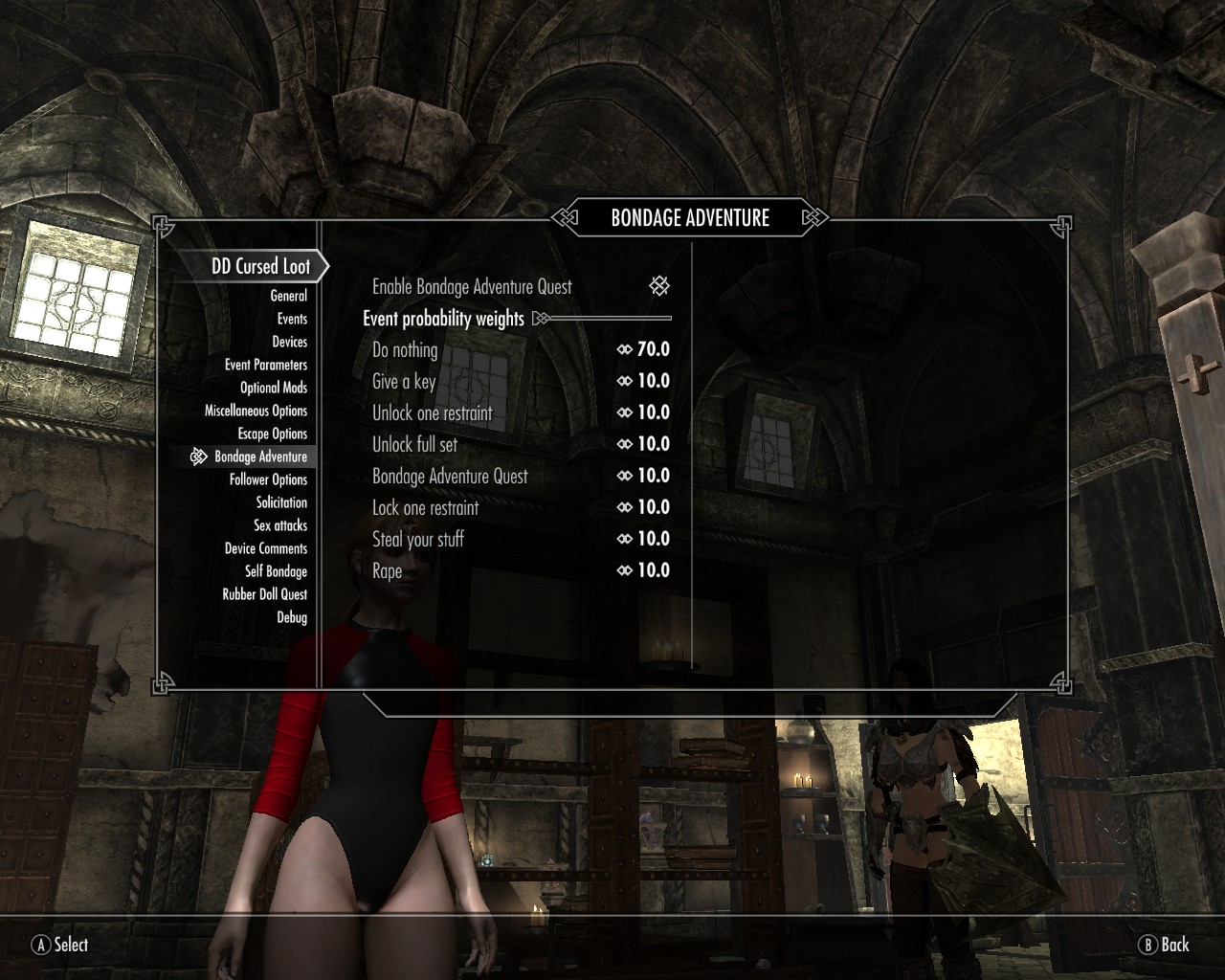Modify the Lock one restraint weight
Screen dimensions: 1225x980
[x=644, y=507]
